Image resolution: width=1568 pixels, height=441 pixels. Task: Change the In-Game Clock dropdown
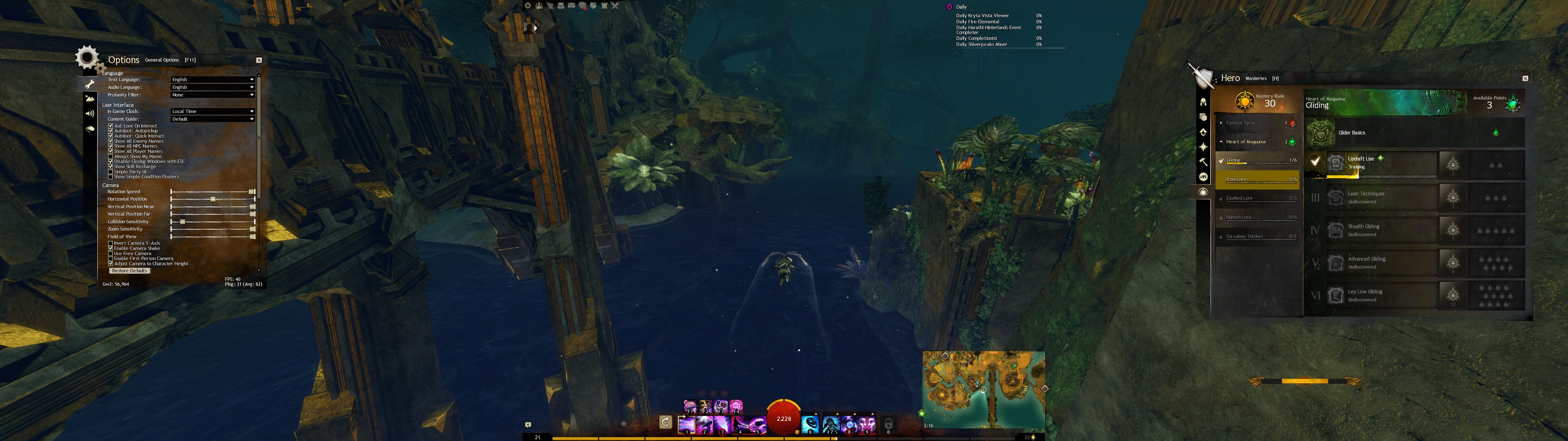tap(213, 111)
